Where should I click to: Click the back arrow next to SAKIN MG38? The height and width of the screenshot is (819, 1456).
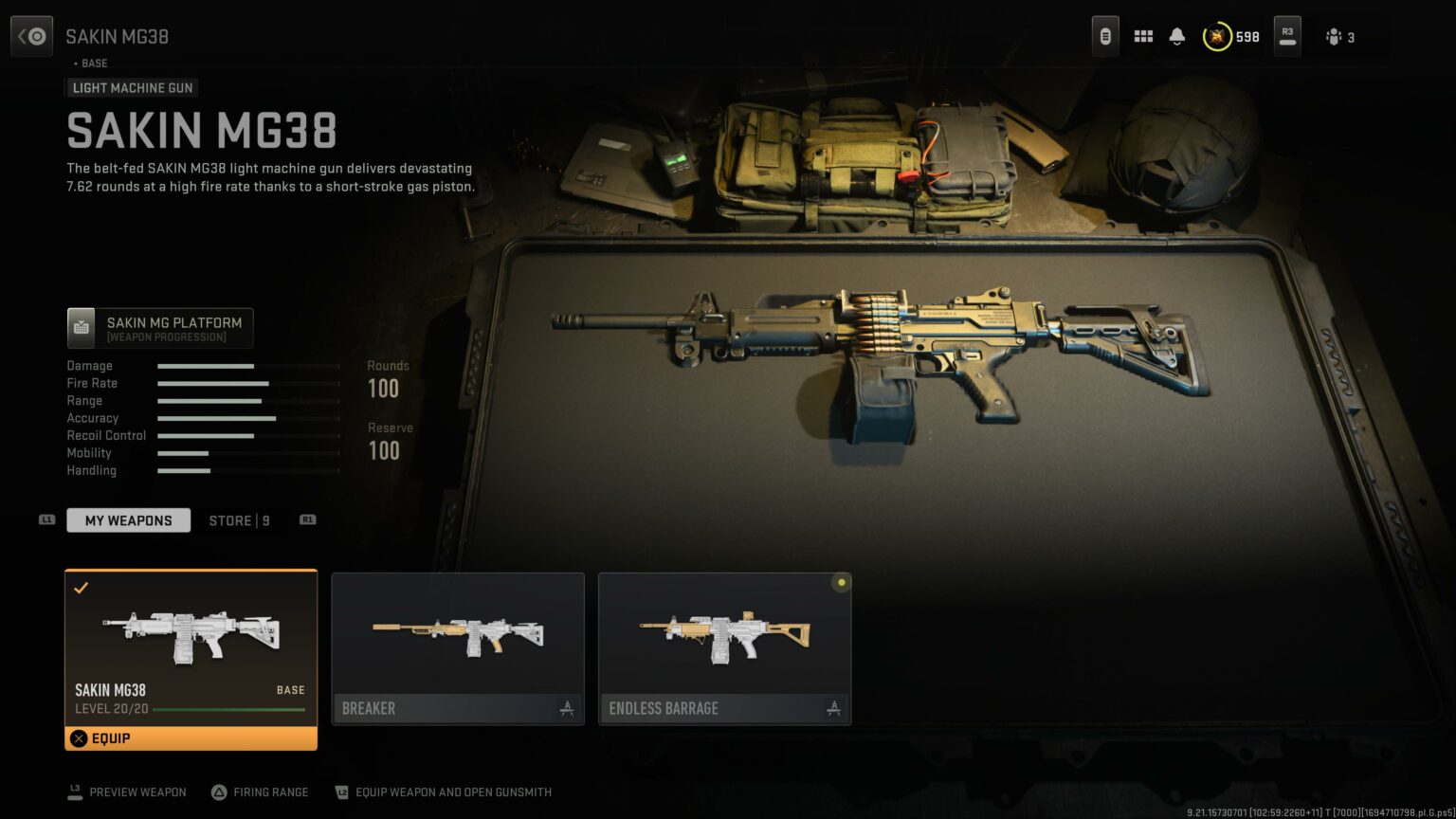[31, 35]
